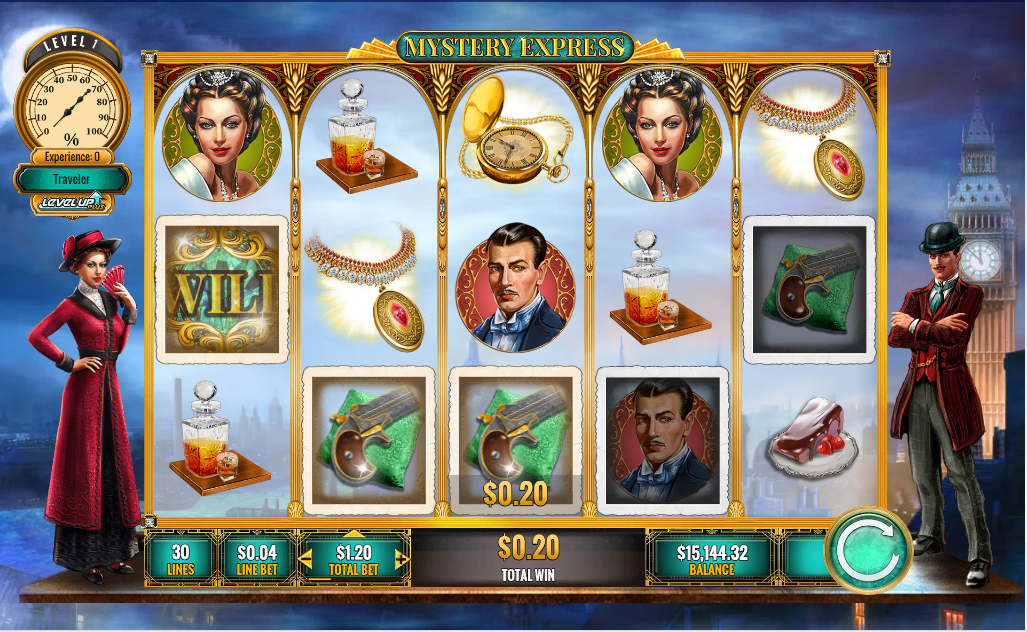This screenshot has height=632, width=1027.
Task: Click the Level Up Plus logo
Action: click(x=70, y=204)
